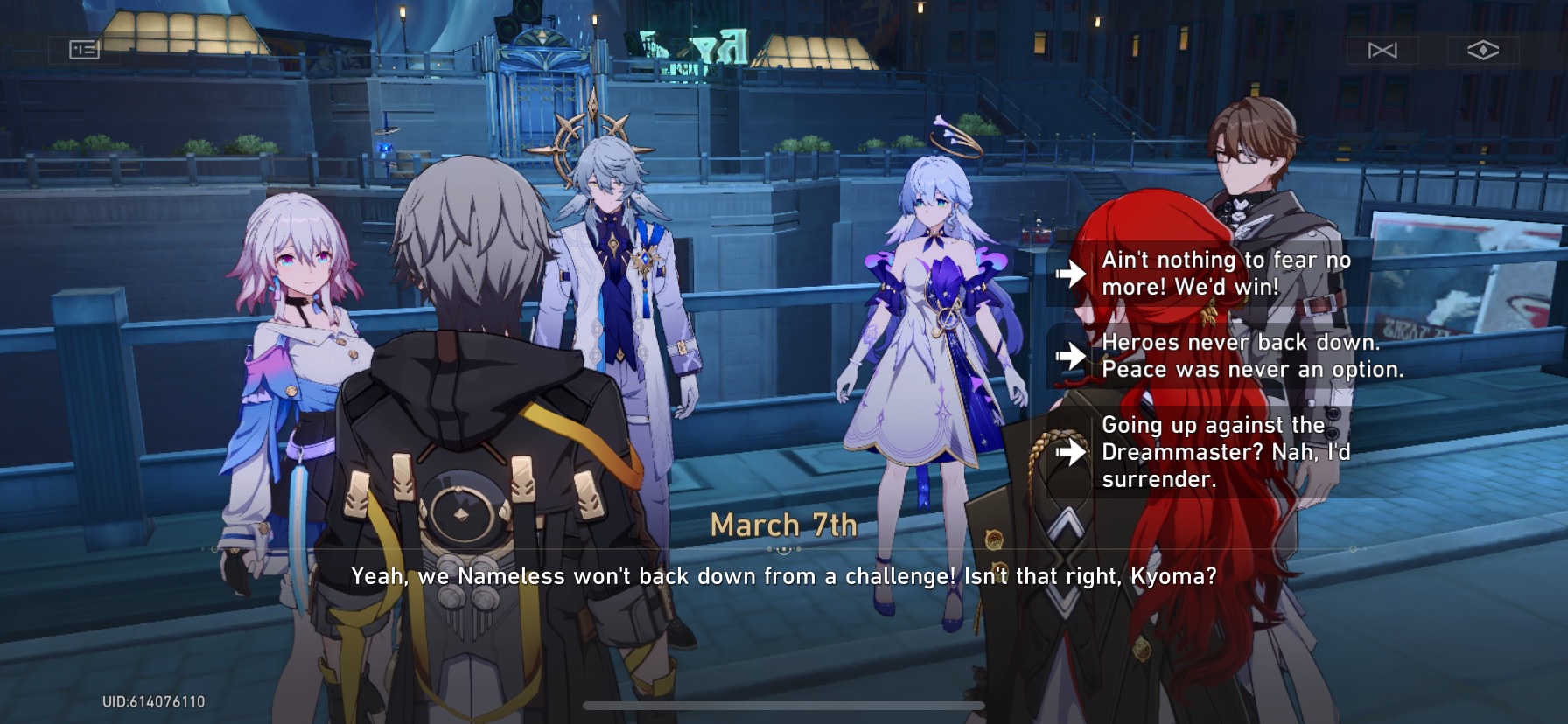Select "Heroes never back down. Peace was never an option."
This screenshot has width=1568, height=724.
(x=1251, y=356)
